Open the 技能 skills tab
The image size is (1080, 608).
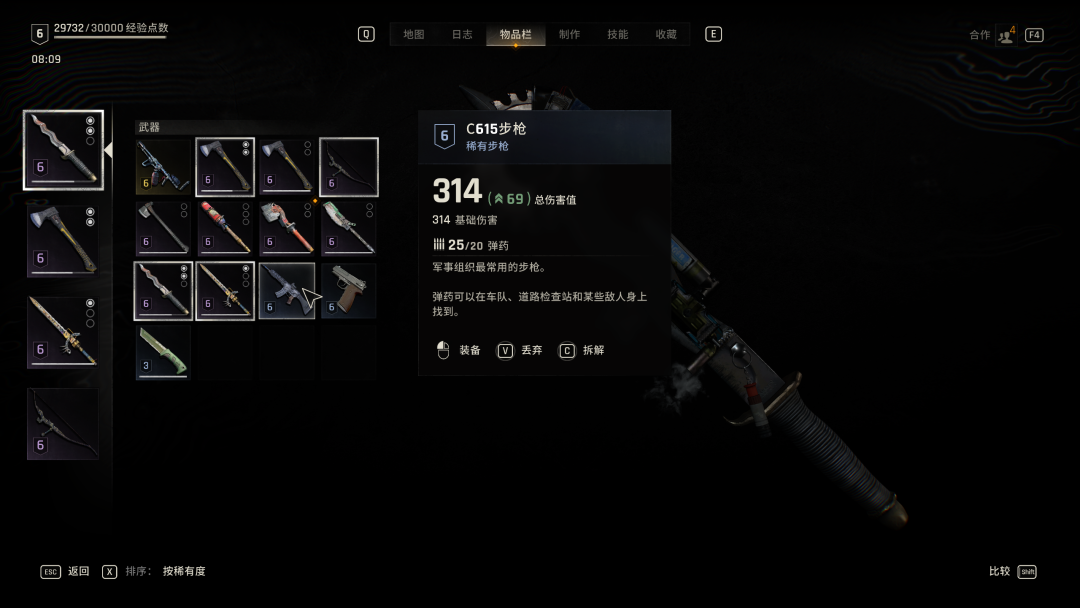click(x=618, y=34)
